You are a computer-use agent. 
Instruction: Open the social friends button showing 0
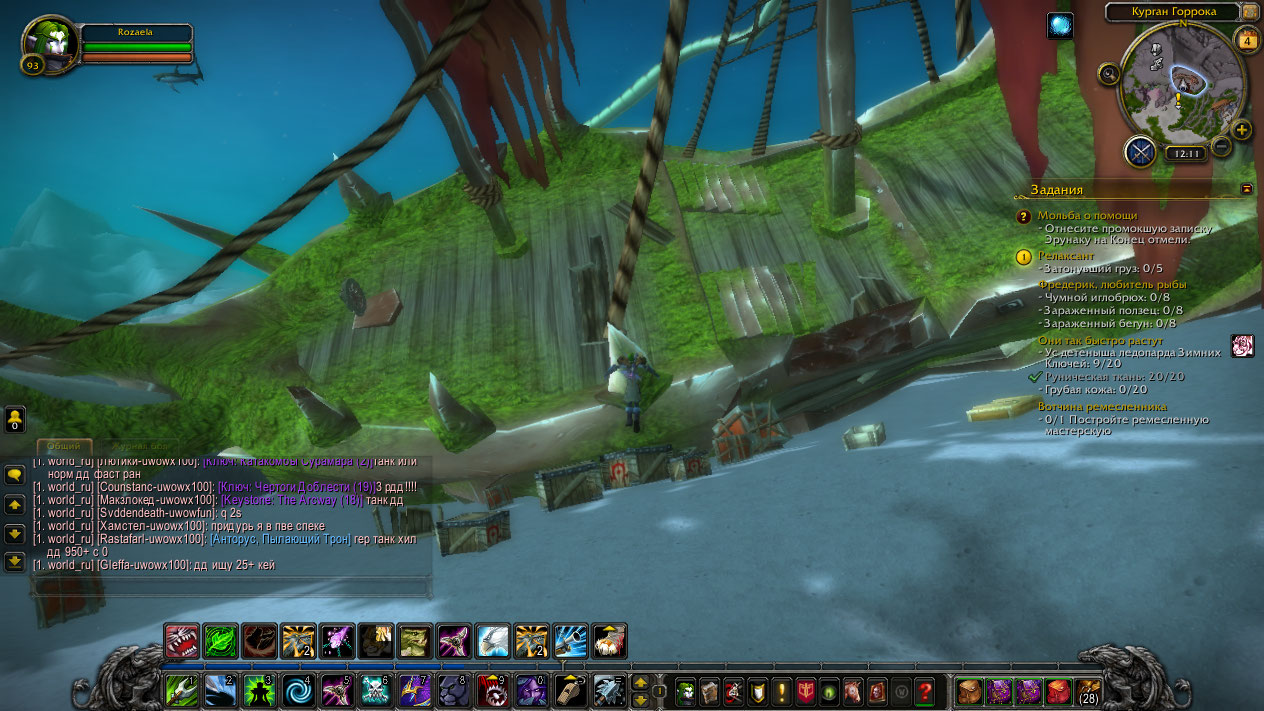(x=15, y=418)
